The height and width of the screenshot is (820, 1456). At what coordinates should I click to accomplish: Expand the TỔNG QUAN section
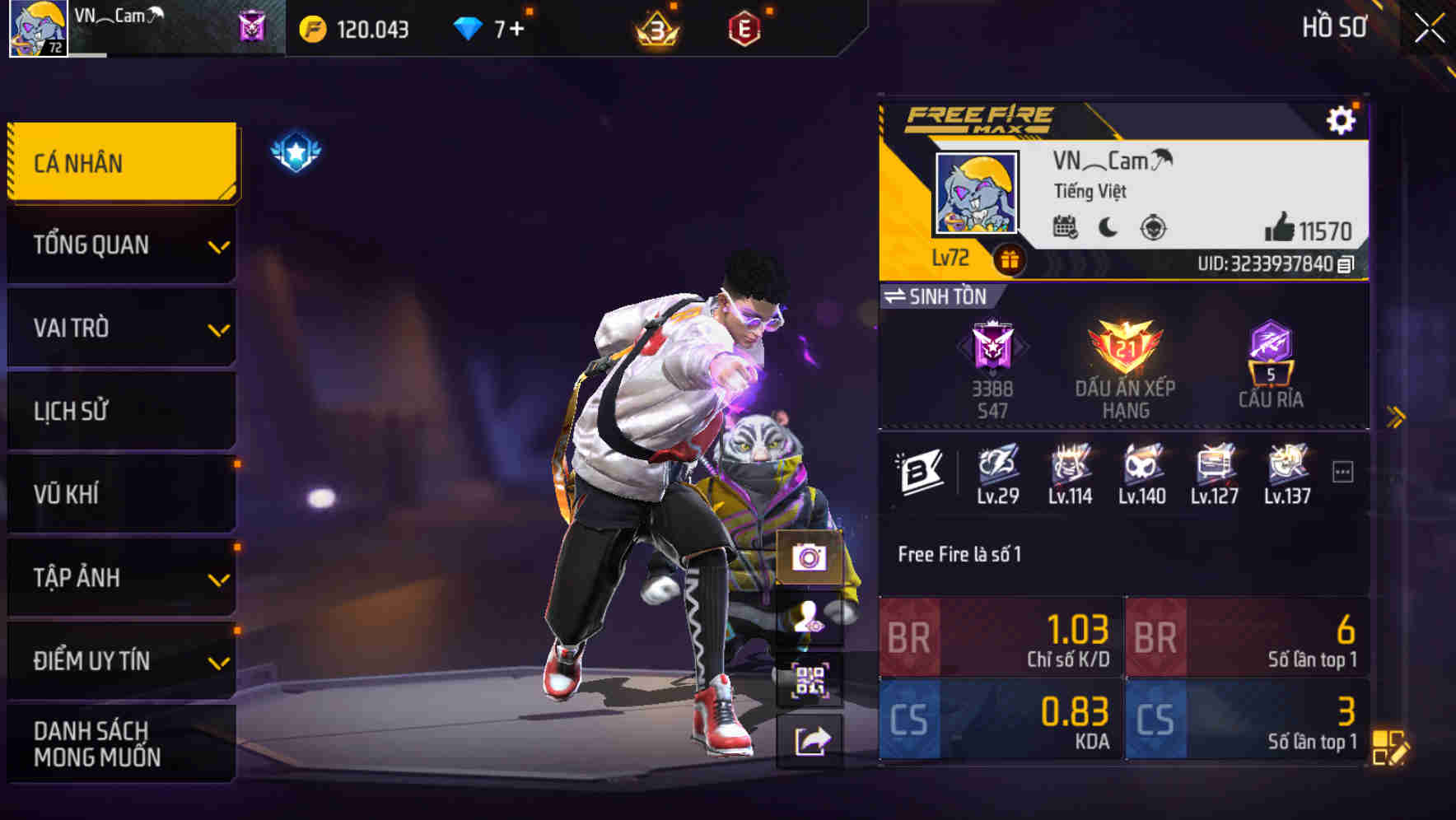[121, 245]
